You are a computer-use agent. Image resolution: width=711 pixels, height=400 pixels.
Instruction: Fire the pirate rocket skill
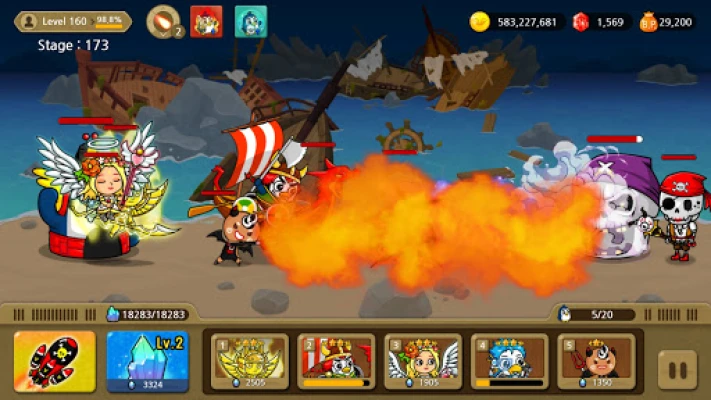55,361
